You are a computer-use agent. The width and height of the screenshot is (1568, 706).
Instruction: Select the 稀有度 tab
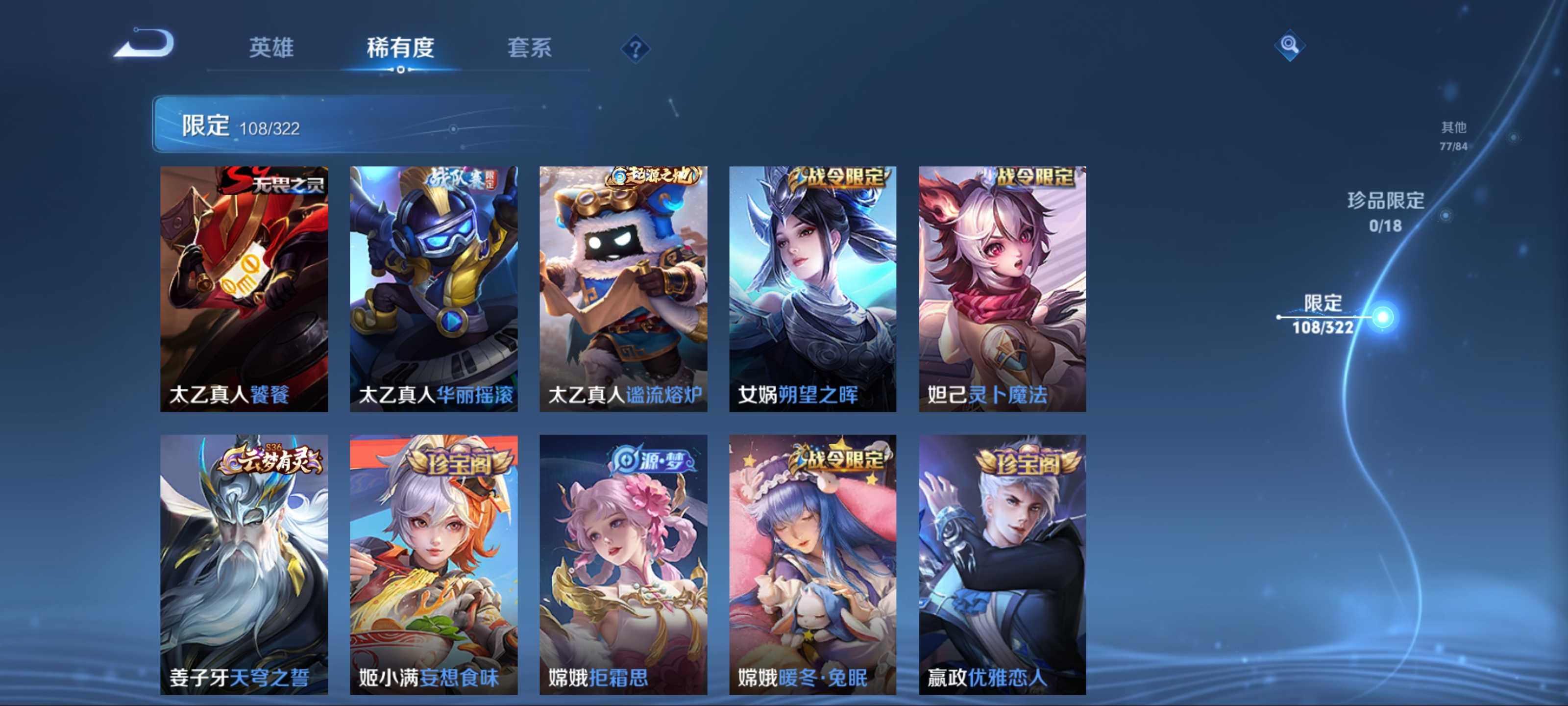[400, 48]
